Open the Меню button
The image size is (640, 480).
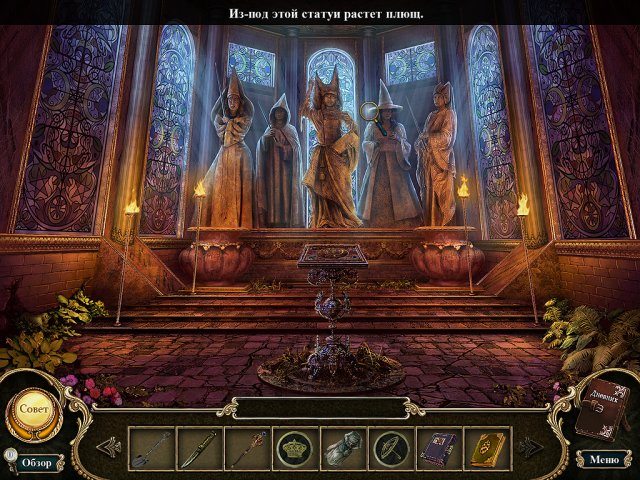pyautogui.click(x=603, y=459)
